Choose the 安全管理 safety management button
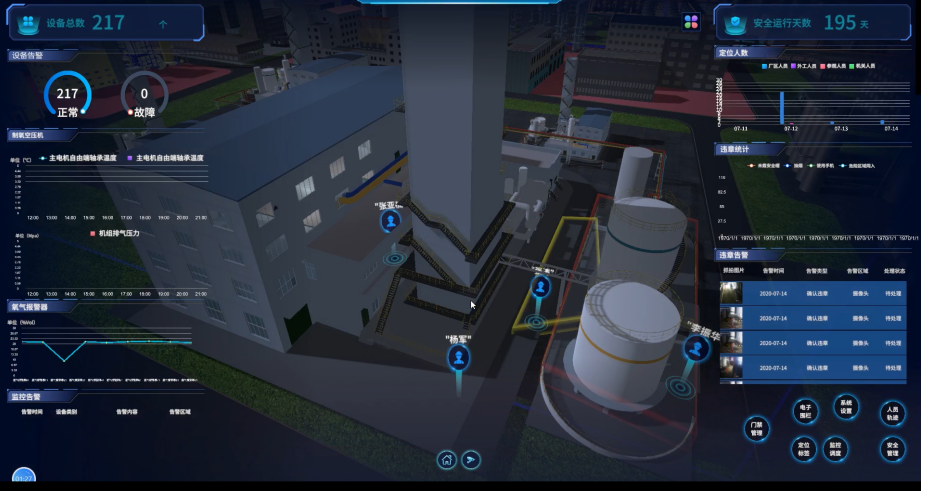This screenshot has height=502, width=925. click(x=892, y=449)
